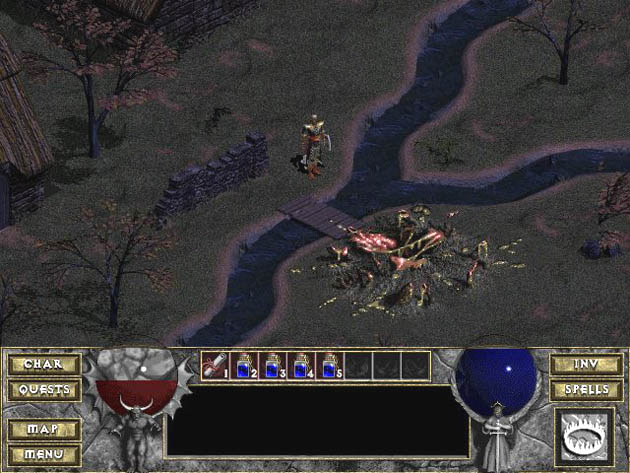Open the INV inventory panel

coord(586,364)
